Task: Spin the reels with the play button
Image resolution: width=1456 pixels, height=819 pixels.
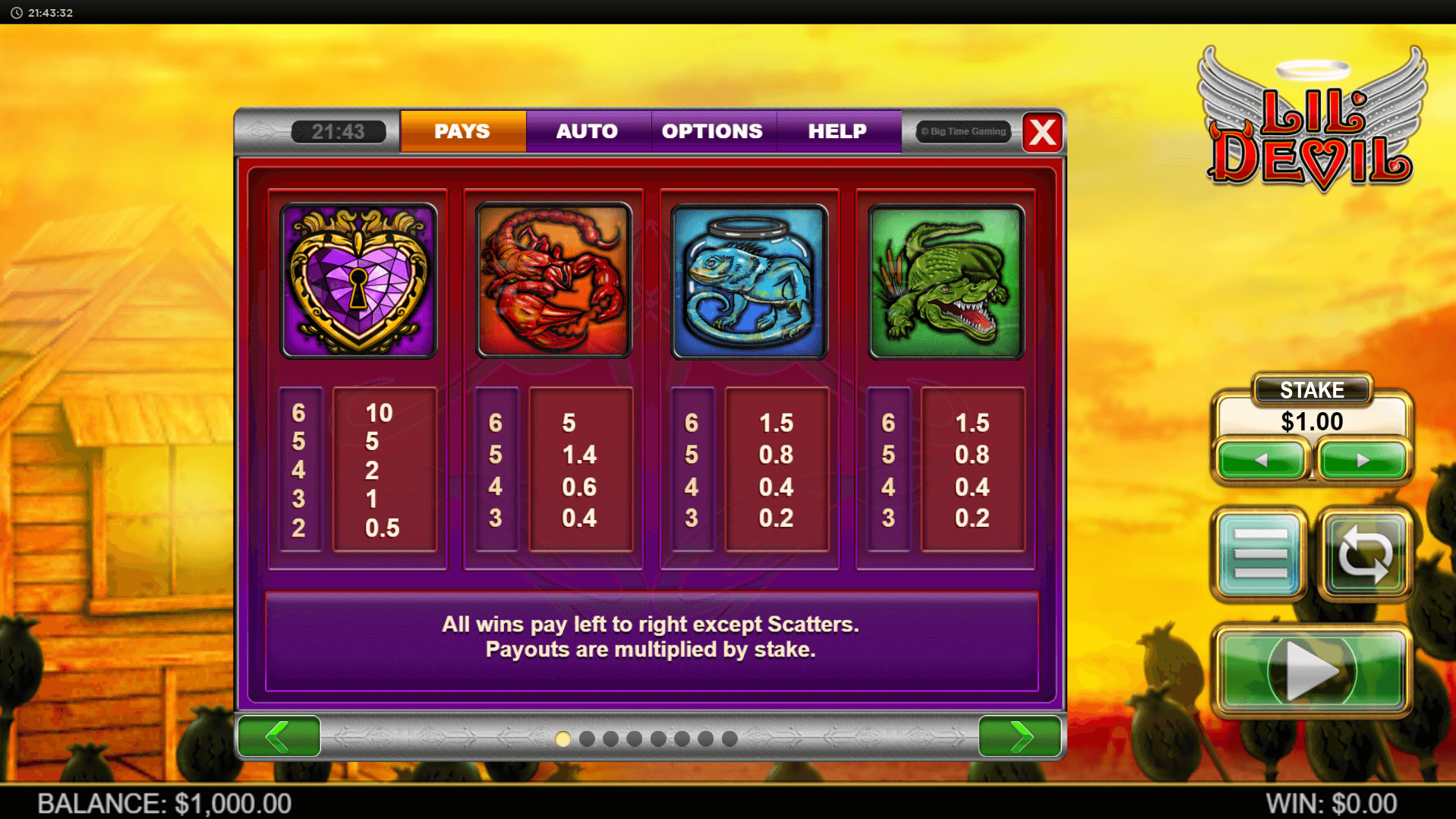Action: [x=1312, y=671]
